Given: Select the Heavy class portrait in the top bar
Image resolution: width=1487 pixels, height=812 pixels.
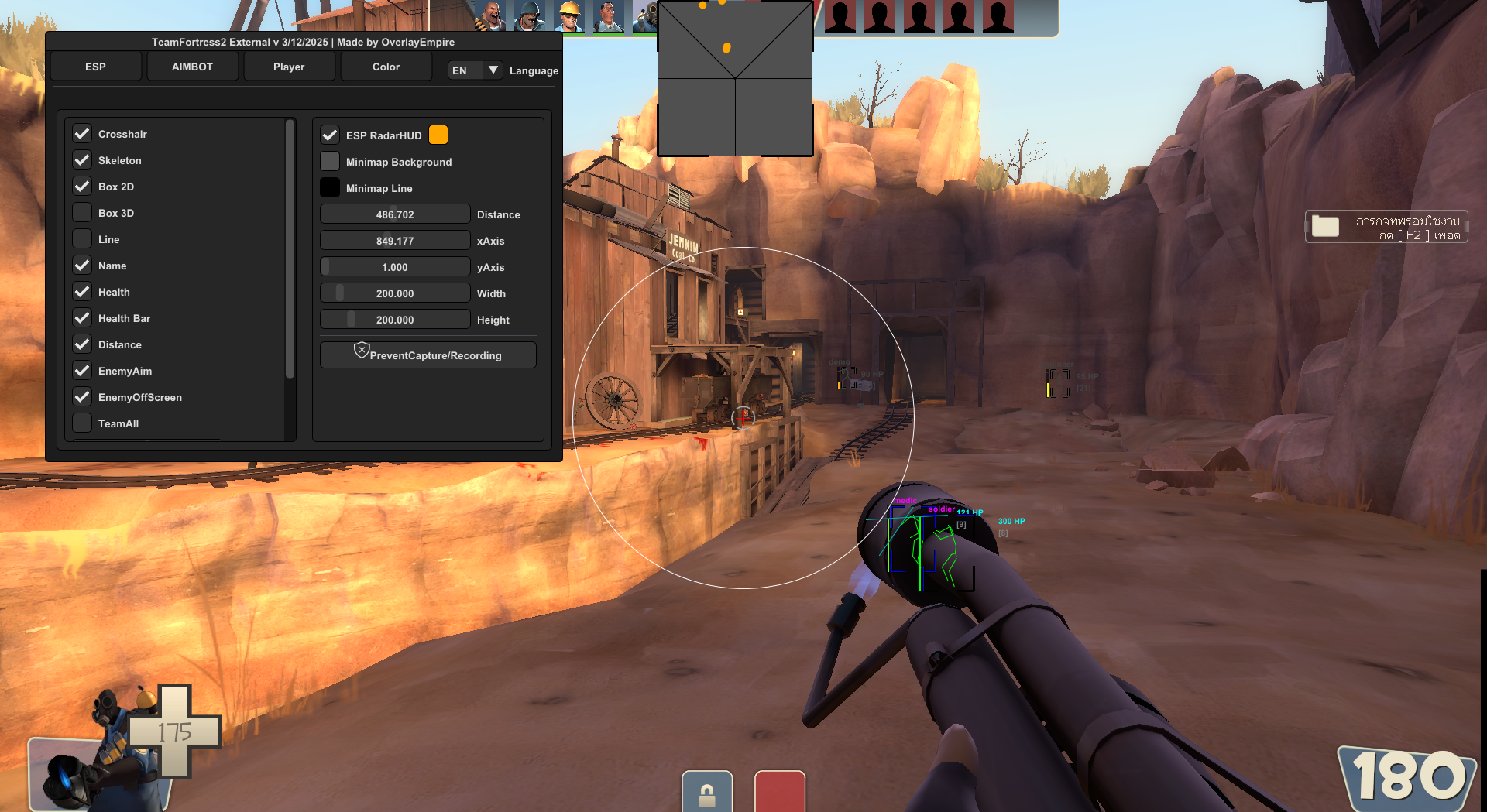Looking at the screenshot, I should pyautogui.click(x=493, y=15).
